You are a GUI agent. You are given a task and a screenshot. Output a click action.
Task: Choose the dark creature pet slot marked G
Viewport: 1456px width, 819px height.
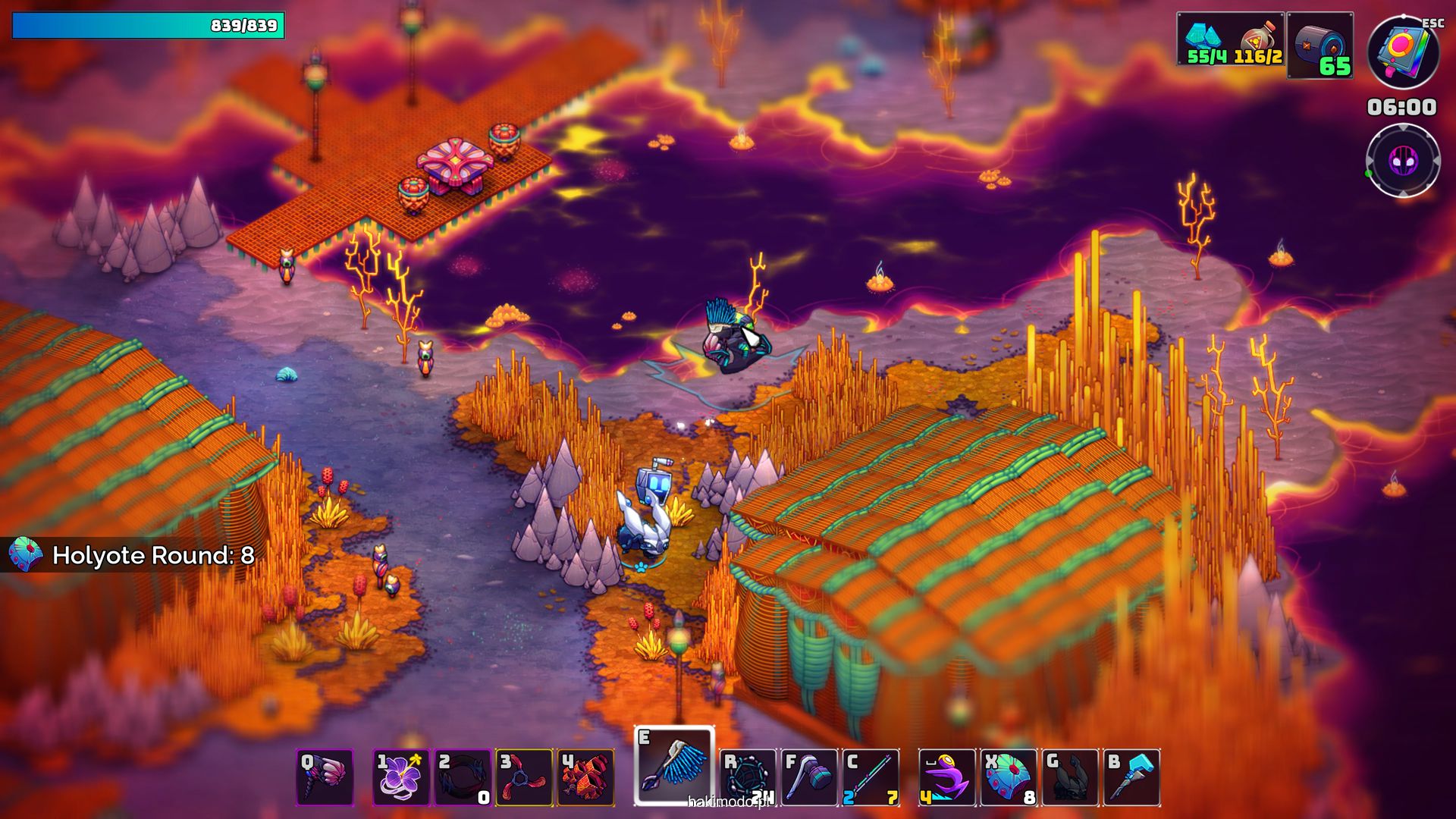pos(1070,777)
